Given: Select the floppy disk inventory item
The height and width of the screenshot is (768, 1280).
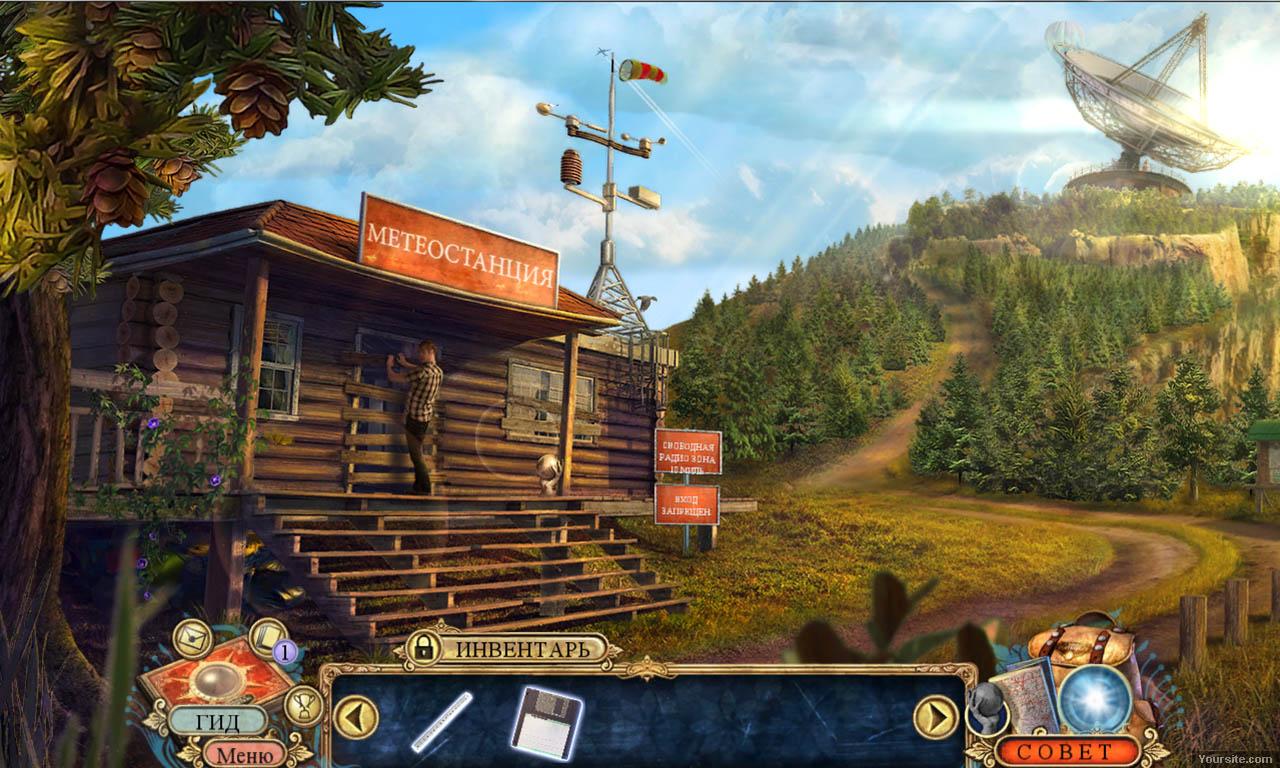Looking at the screenshot, I should coord(546,722).
